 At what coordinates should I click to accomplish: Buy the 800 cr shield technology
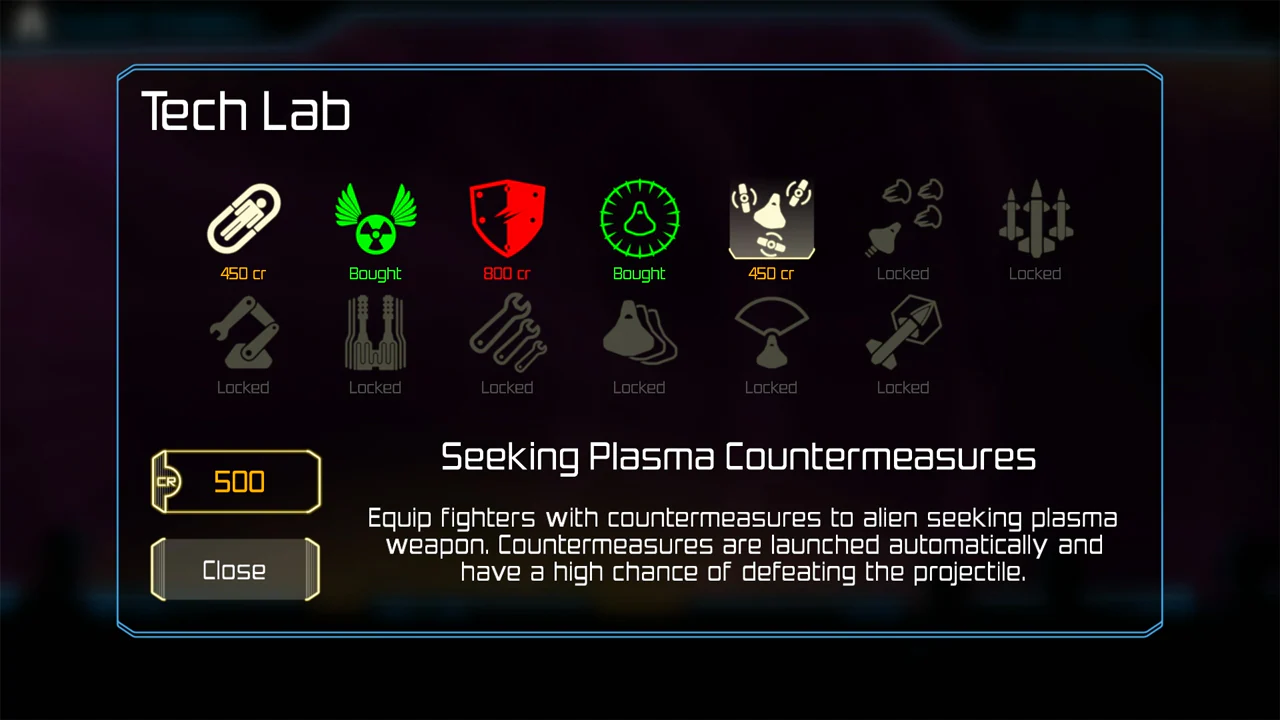pos(507,273)
